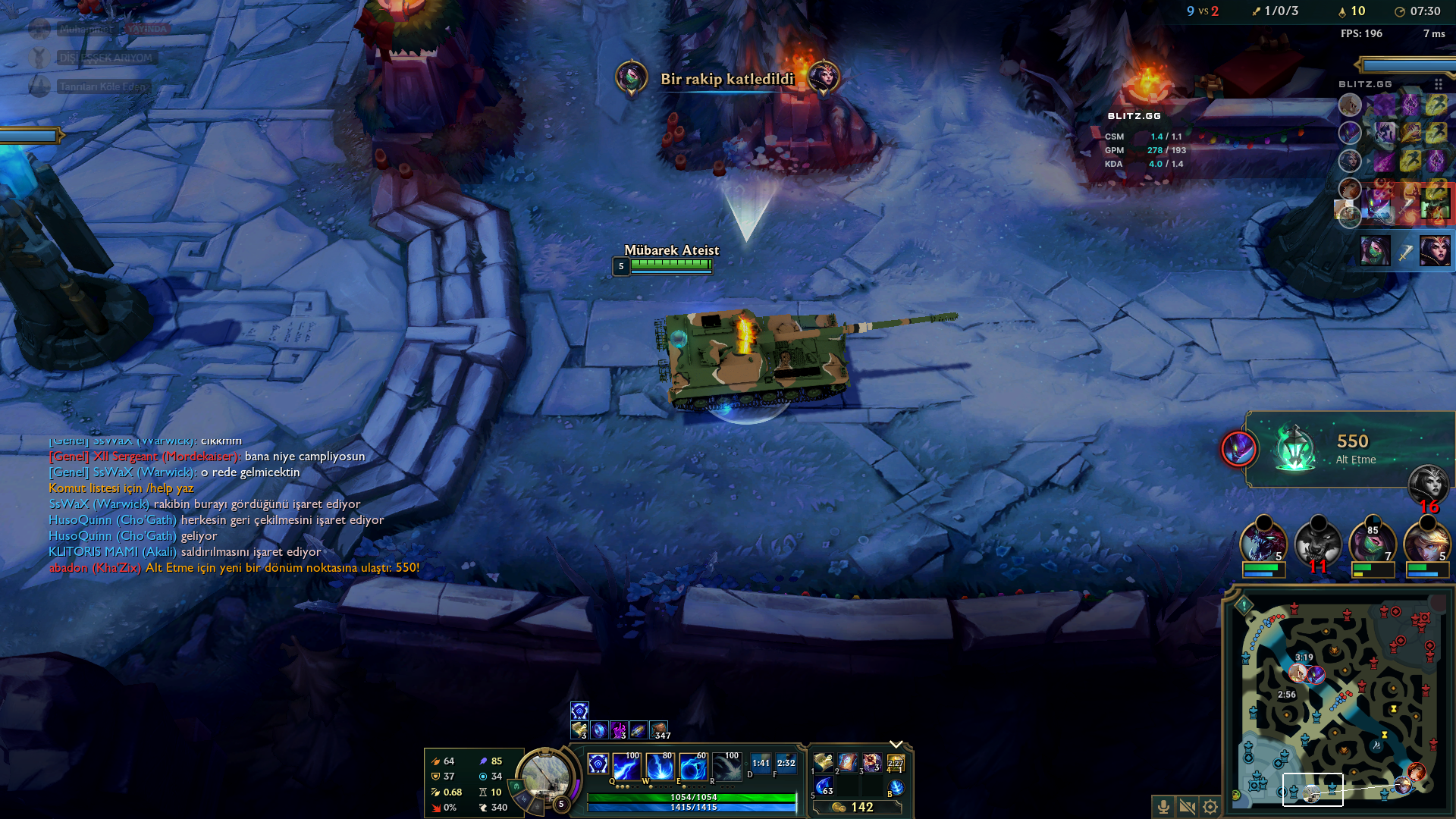
Task: Click the blue recall button
Action: click(x=896, y=788)
